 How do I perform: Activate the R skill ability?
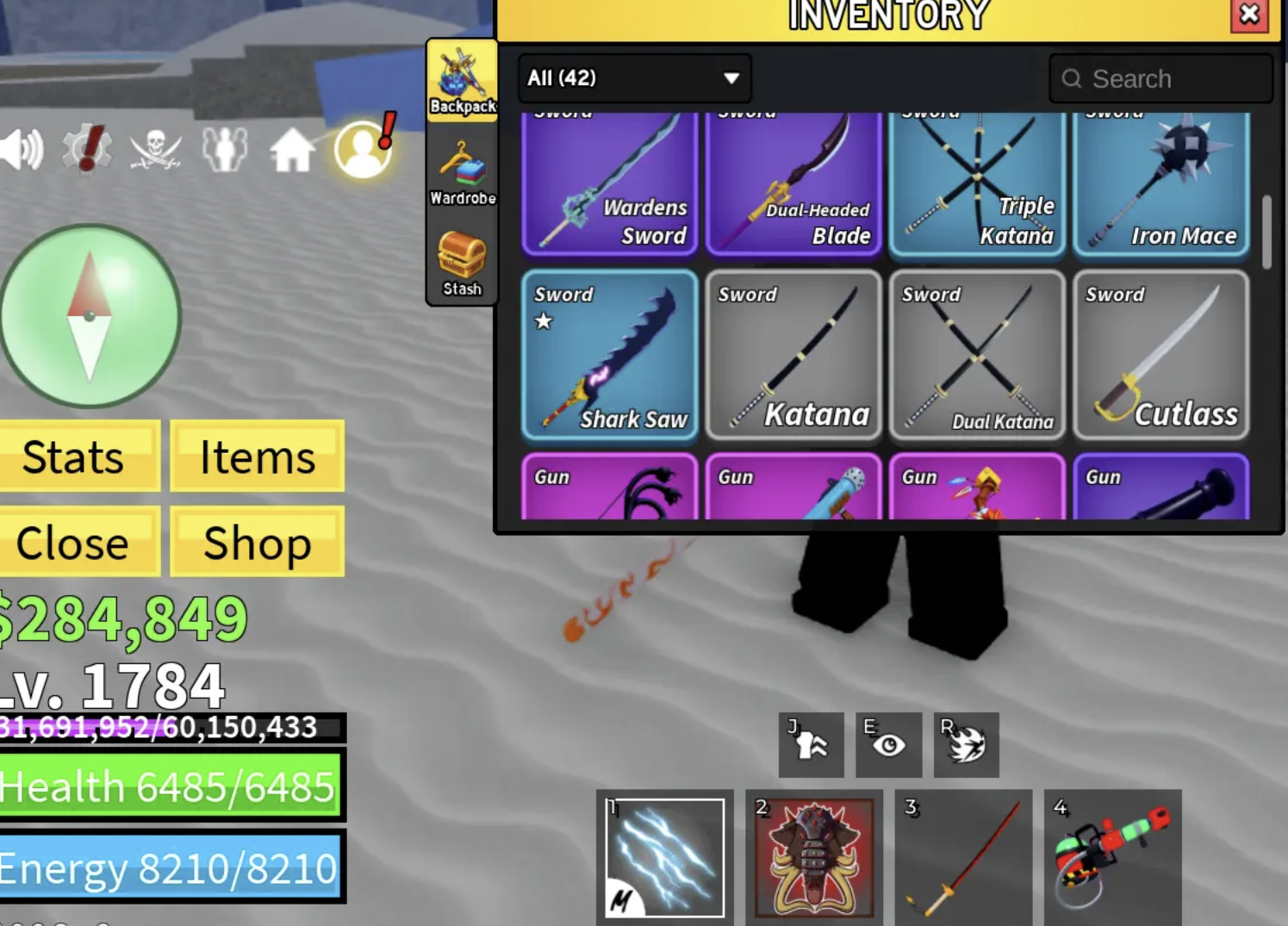click(x=966, y=745)
